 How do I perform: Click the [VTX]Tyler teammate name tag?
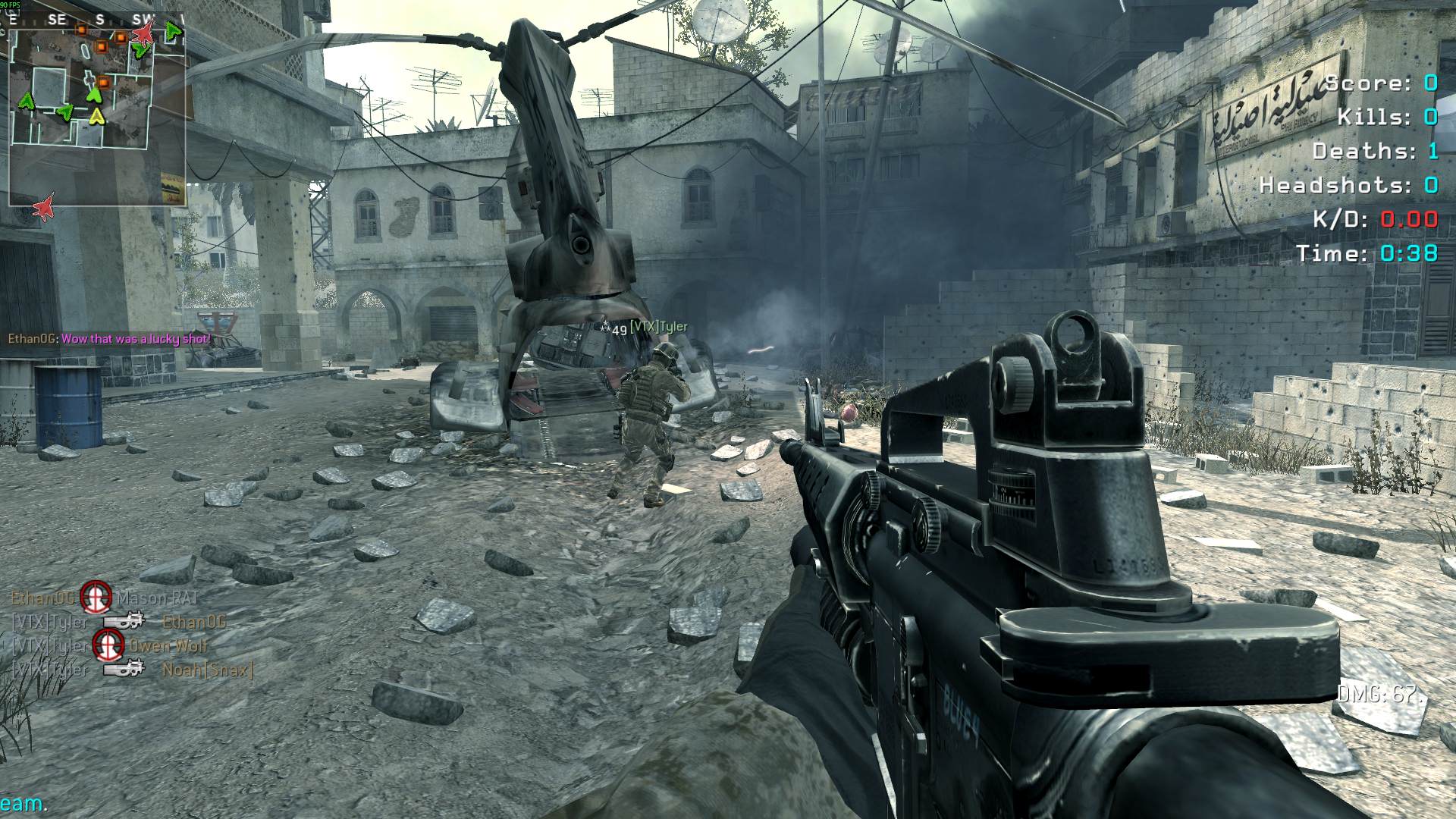(x=658, y=327)
